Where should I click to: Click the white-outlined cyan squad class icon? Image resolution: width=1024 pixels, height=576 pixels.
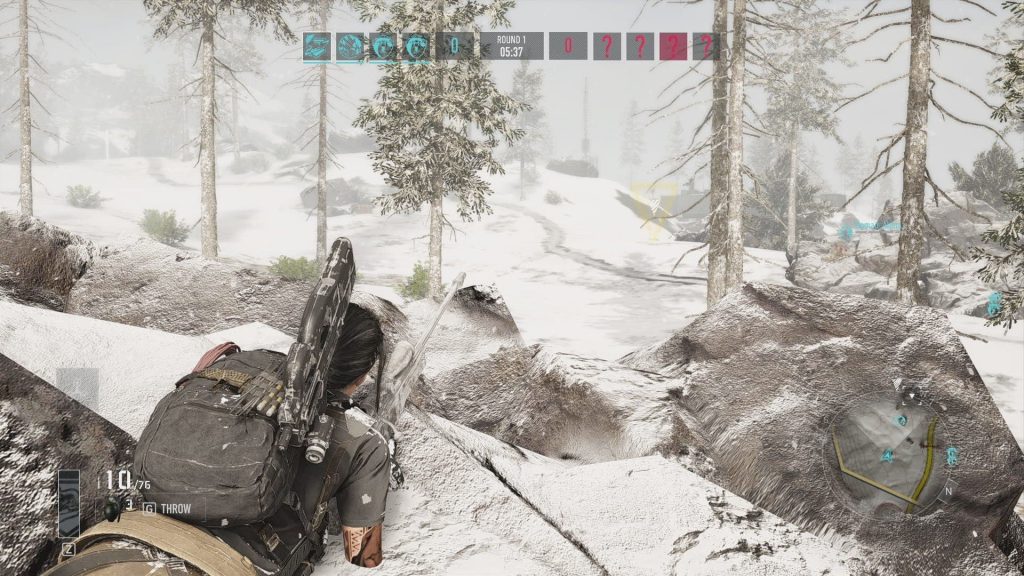(319, 46)
